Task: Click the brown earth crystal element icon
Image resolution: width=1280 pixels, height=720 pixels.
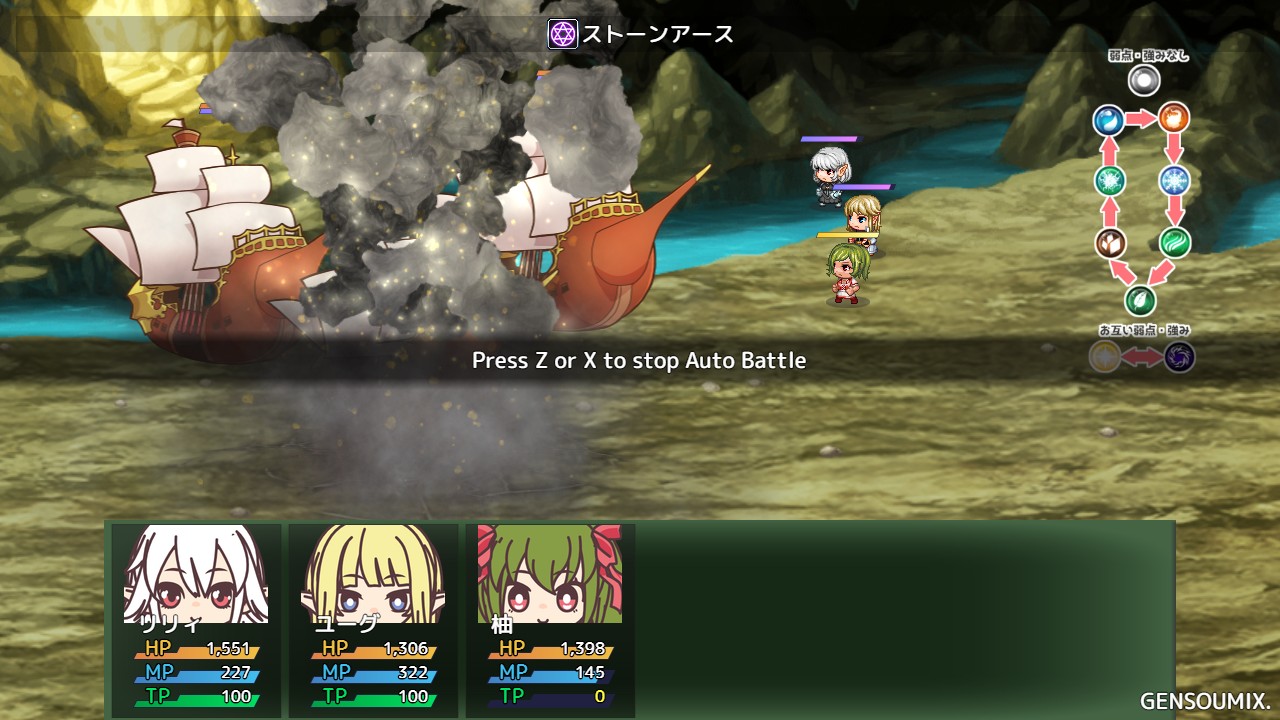Action: (1110, 242)
